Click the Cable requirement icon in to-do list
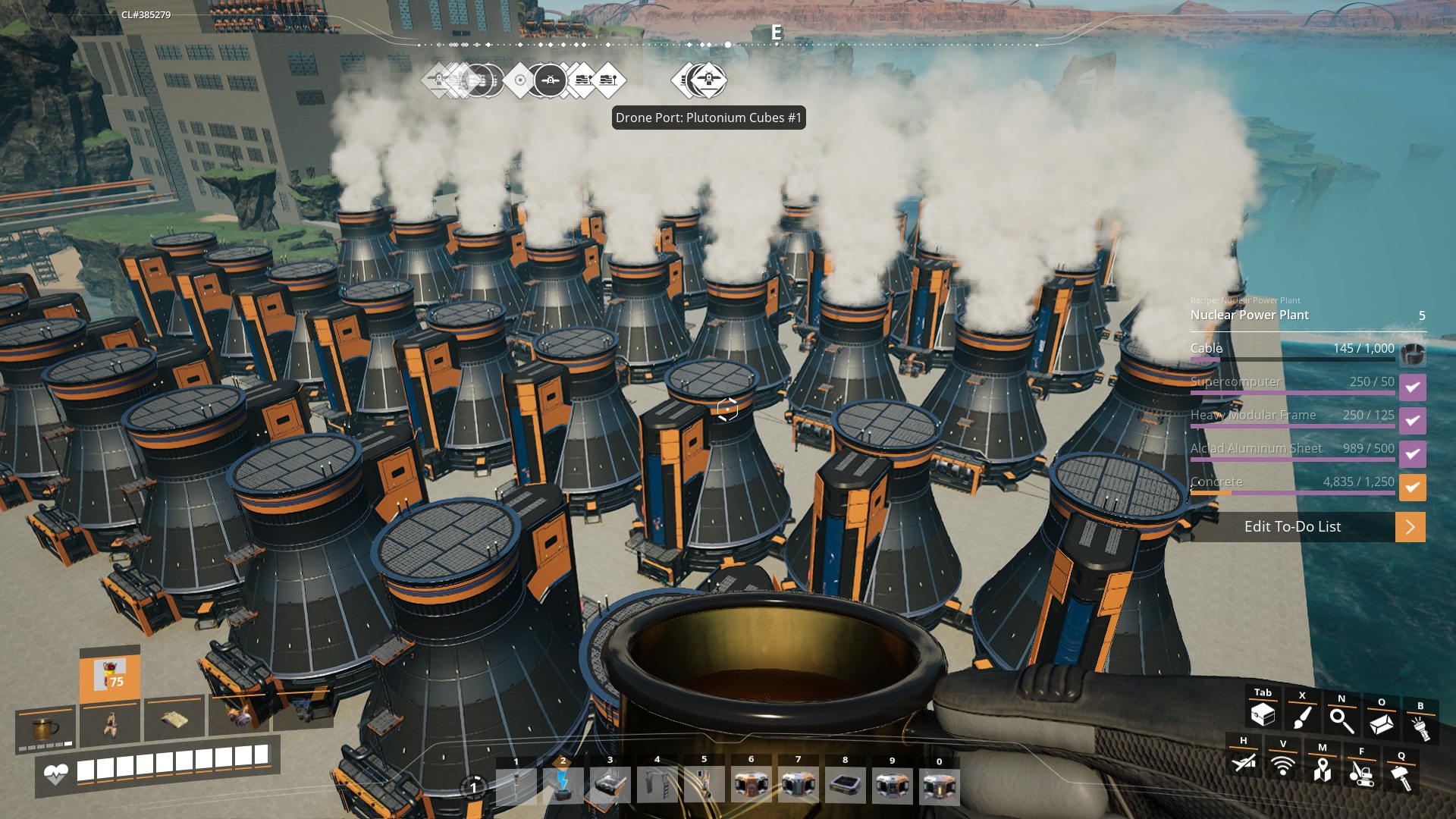 tap(1412, 354)
